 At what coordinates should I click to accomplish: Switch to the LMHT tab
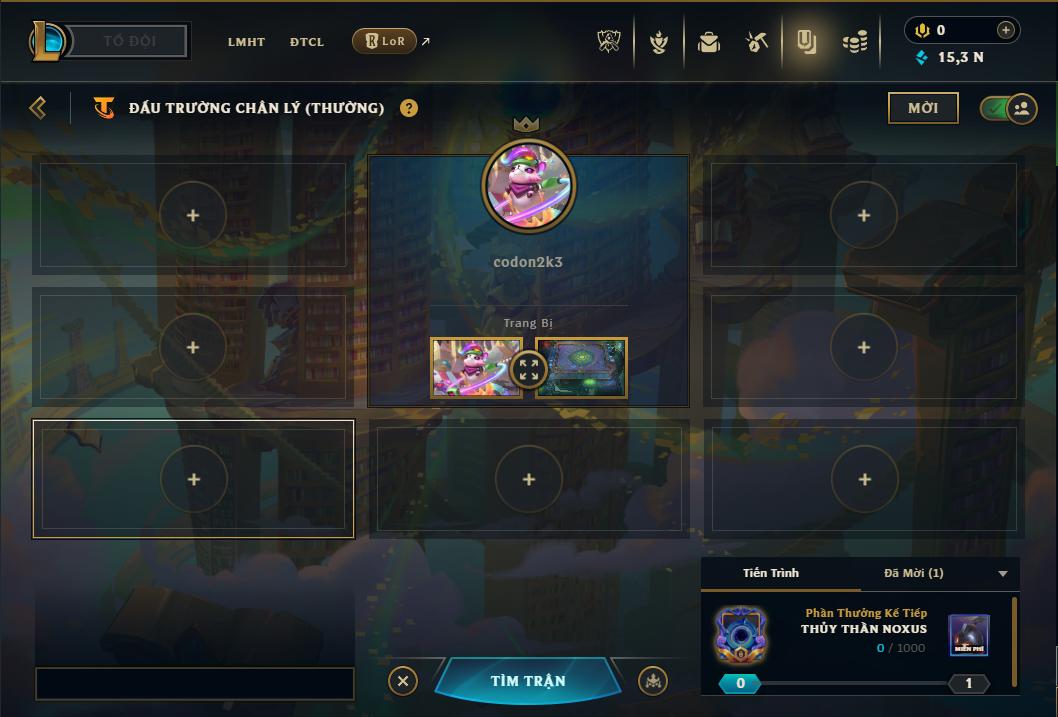click(x=246, y=42)
